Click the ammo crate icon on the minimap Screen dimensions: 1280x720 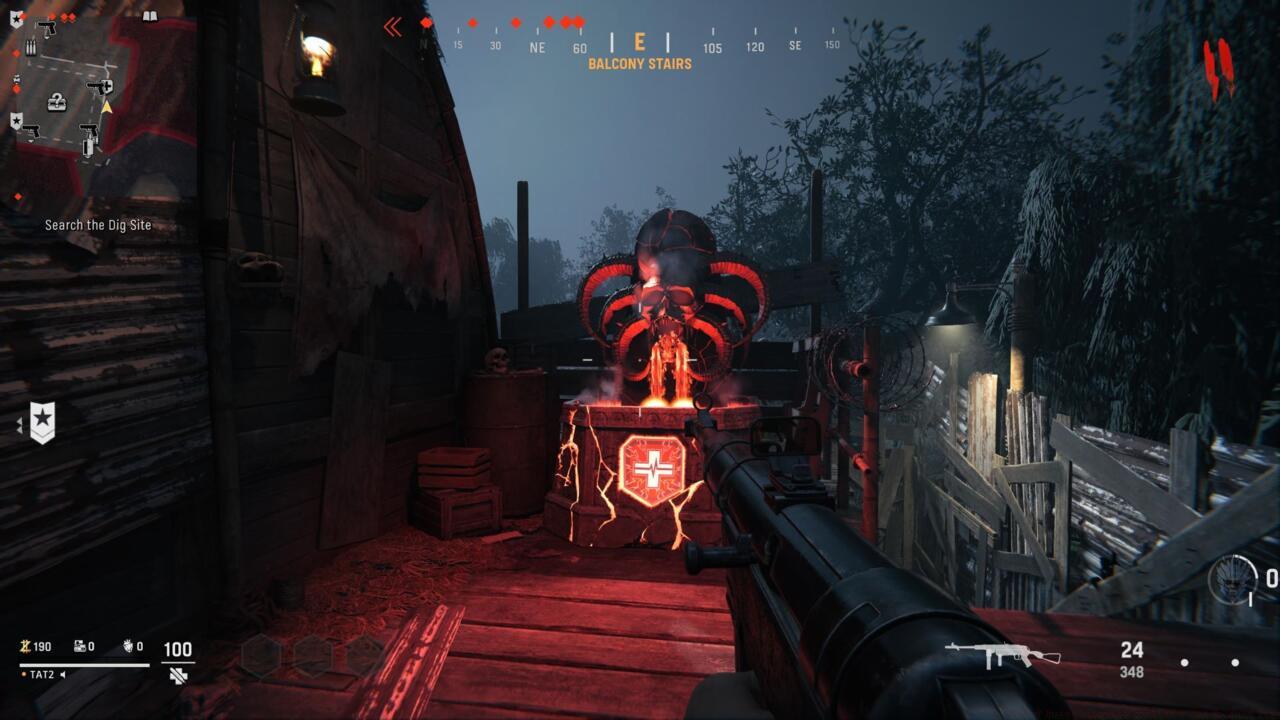pyautogui.click(x=31, y=46)
